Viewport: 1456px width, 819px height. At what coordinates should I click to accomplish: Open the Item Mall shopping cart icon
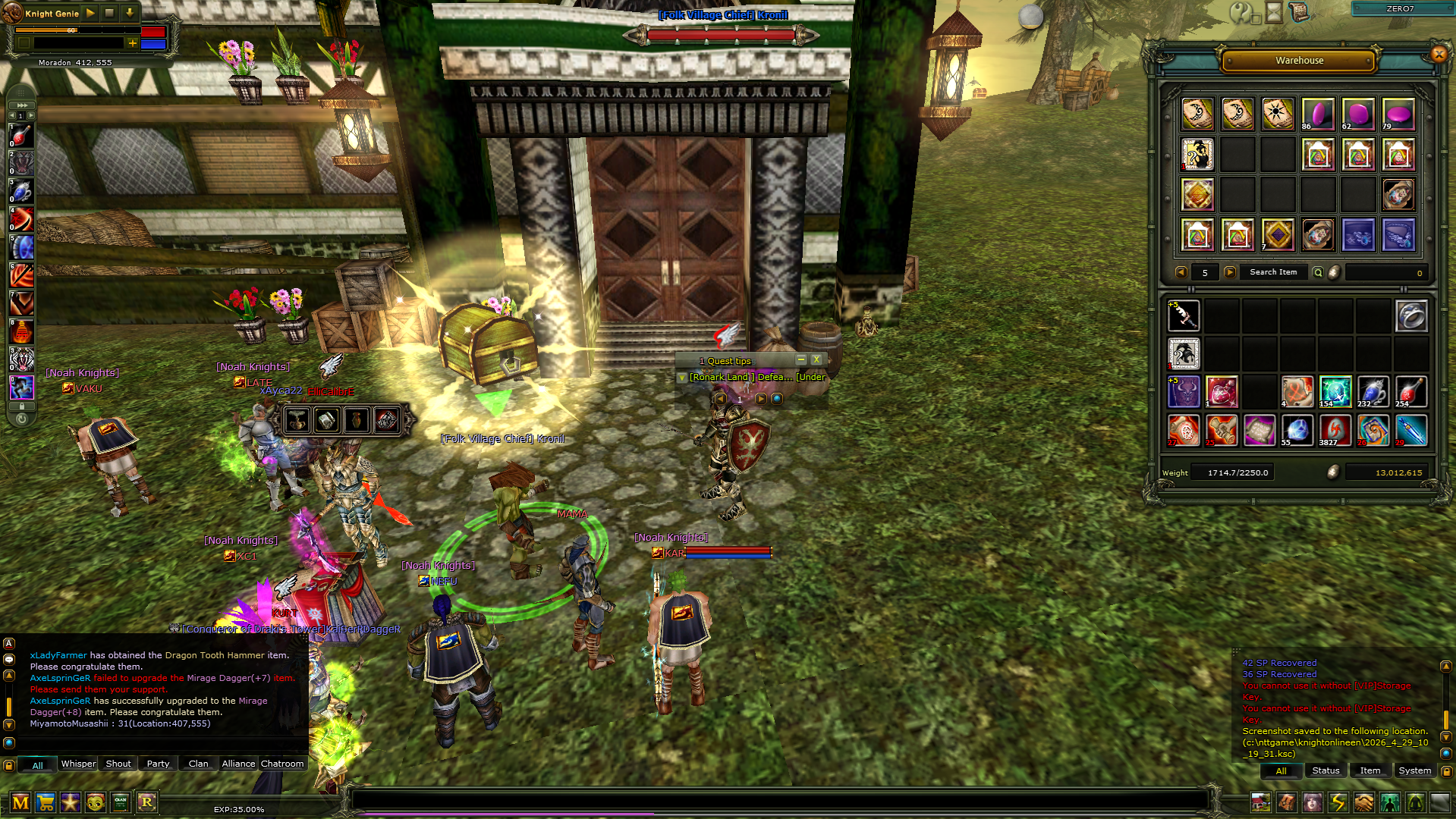point(46,802)
